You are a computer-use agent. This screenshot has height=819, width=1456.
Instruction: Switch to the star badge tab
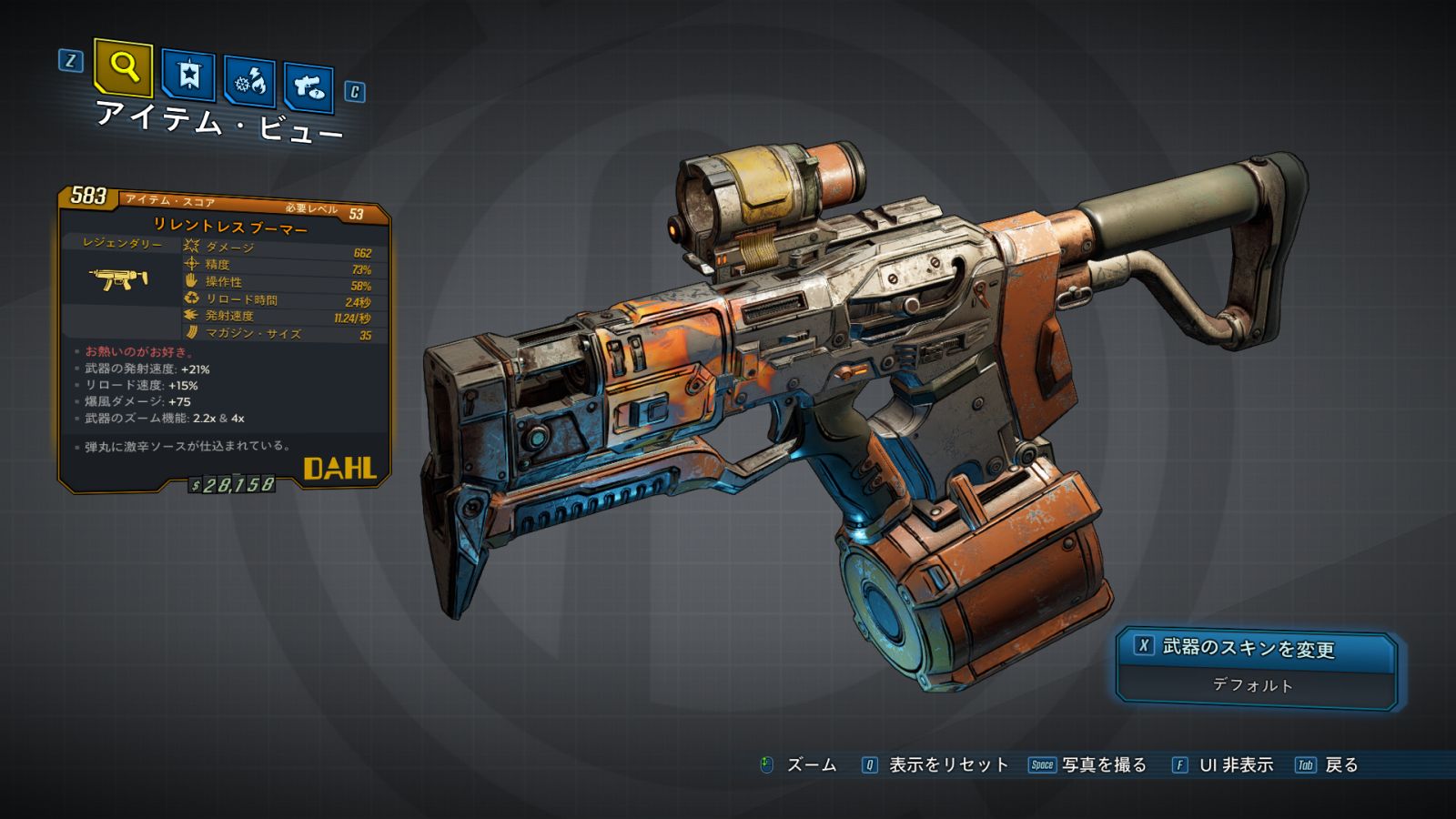click(x=188, y=76)
